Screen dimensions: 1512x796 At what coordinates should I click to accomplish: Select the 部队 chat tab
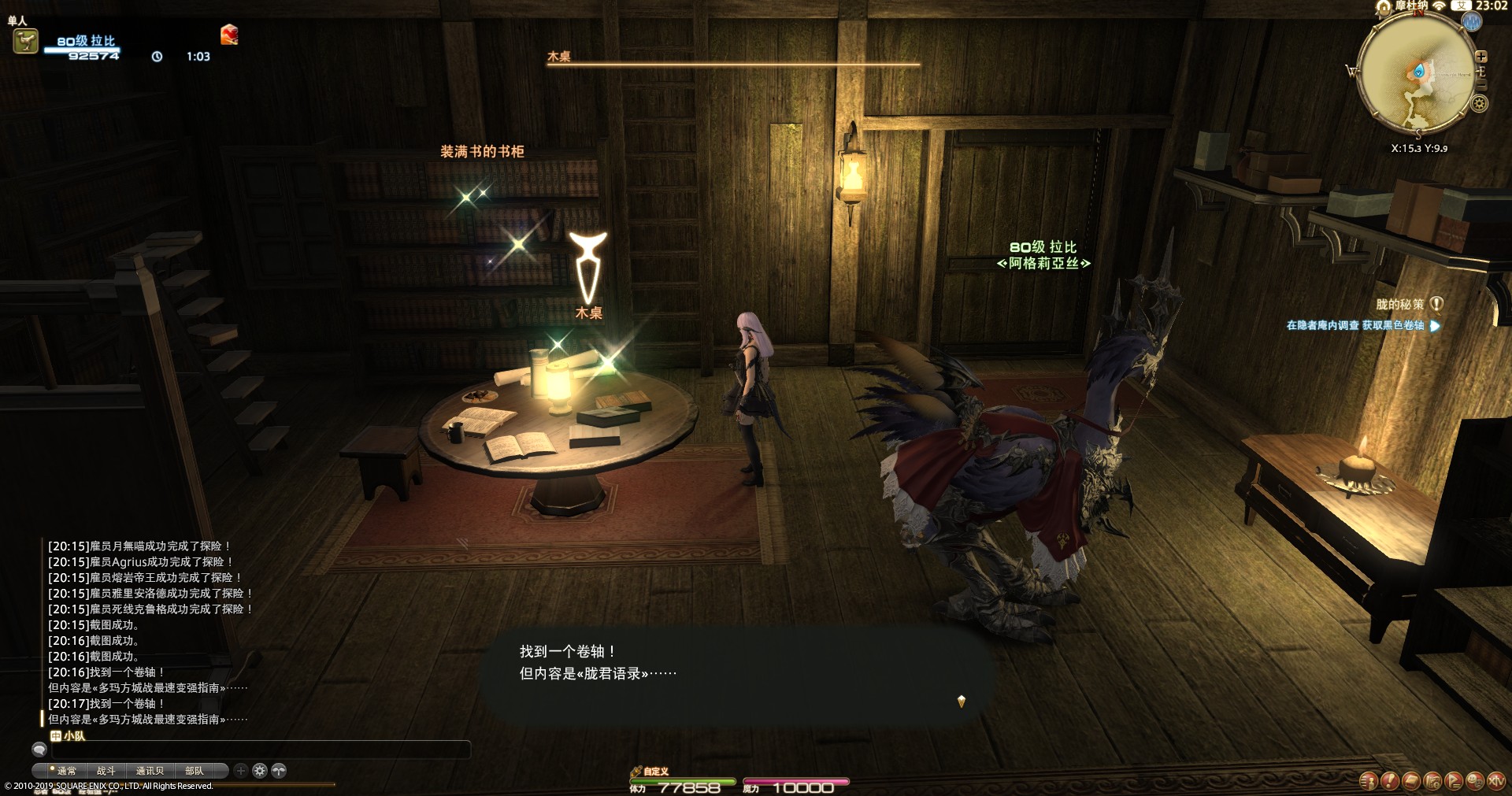pyautogui.click(x=194, y=771)
